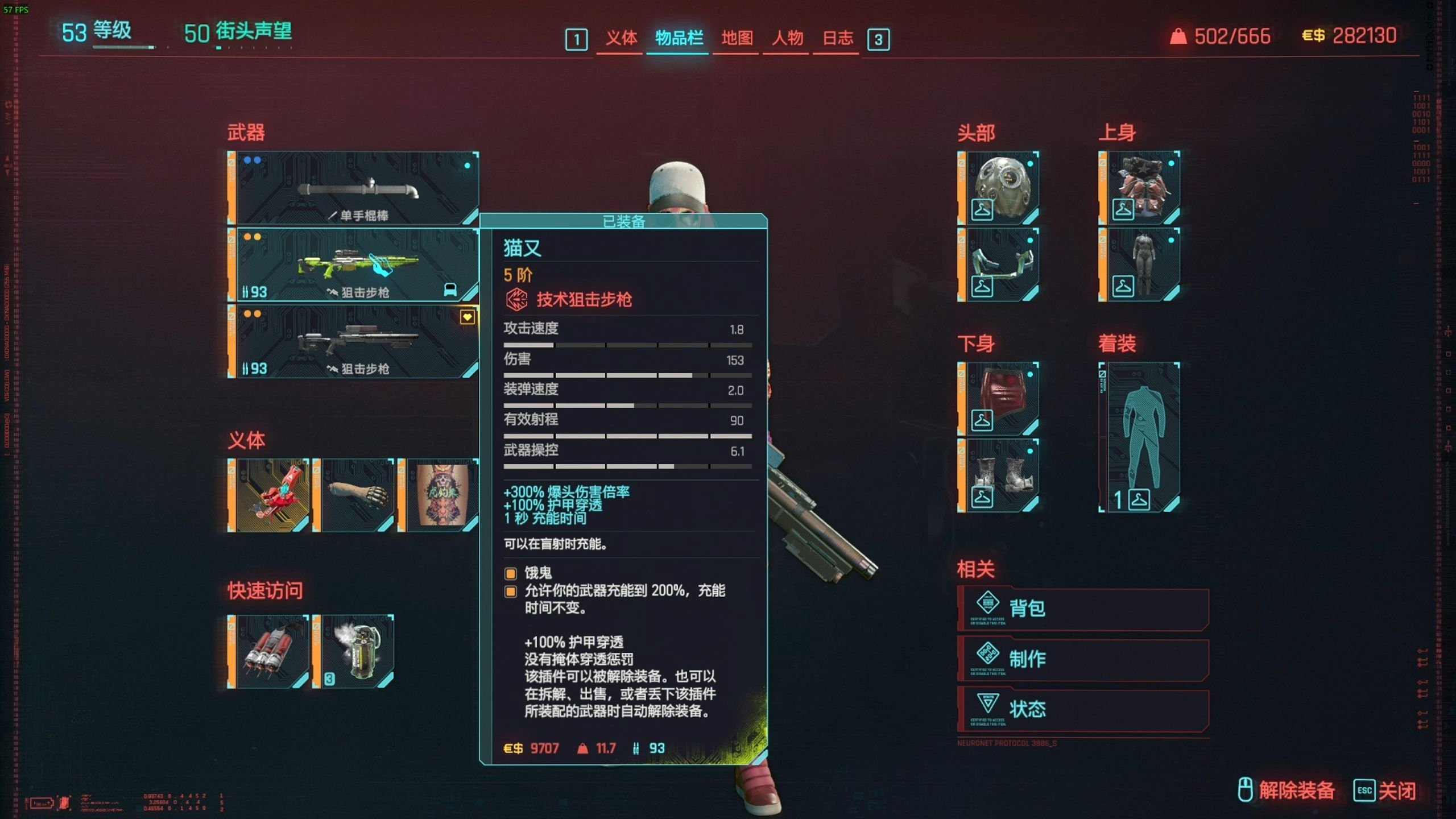This screenshot has width=1456, height=819.
Task: Open the 背包 backpack menu
Action: tap(1083, 609)
